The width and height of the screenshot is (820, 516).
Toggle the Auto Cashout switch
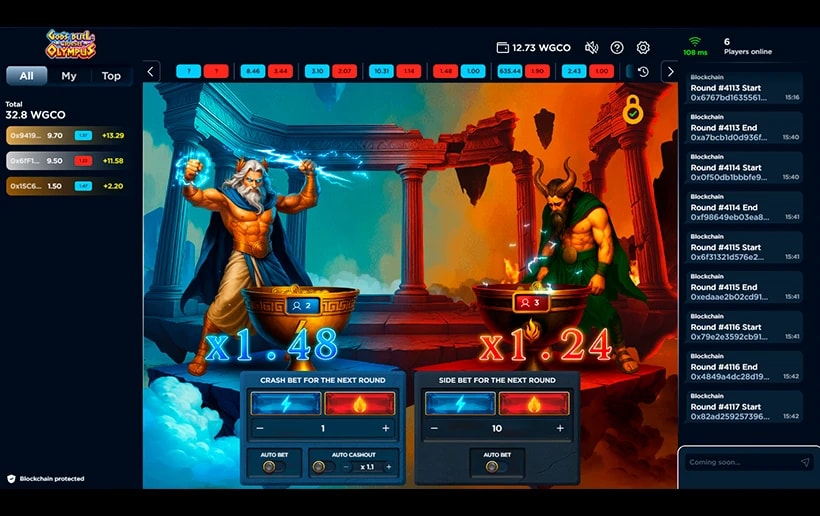click(x=320, y=467)
